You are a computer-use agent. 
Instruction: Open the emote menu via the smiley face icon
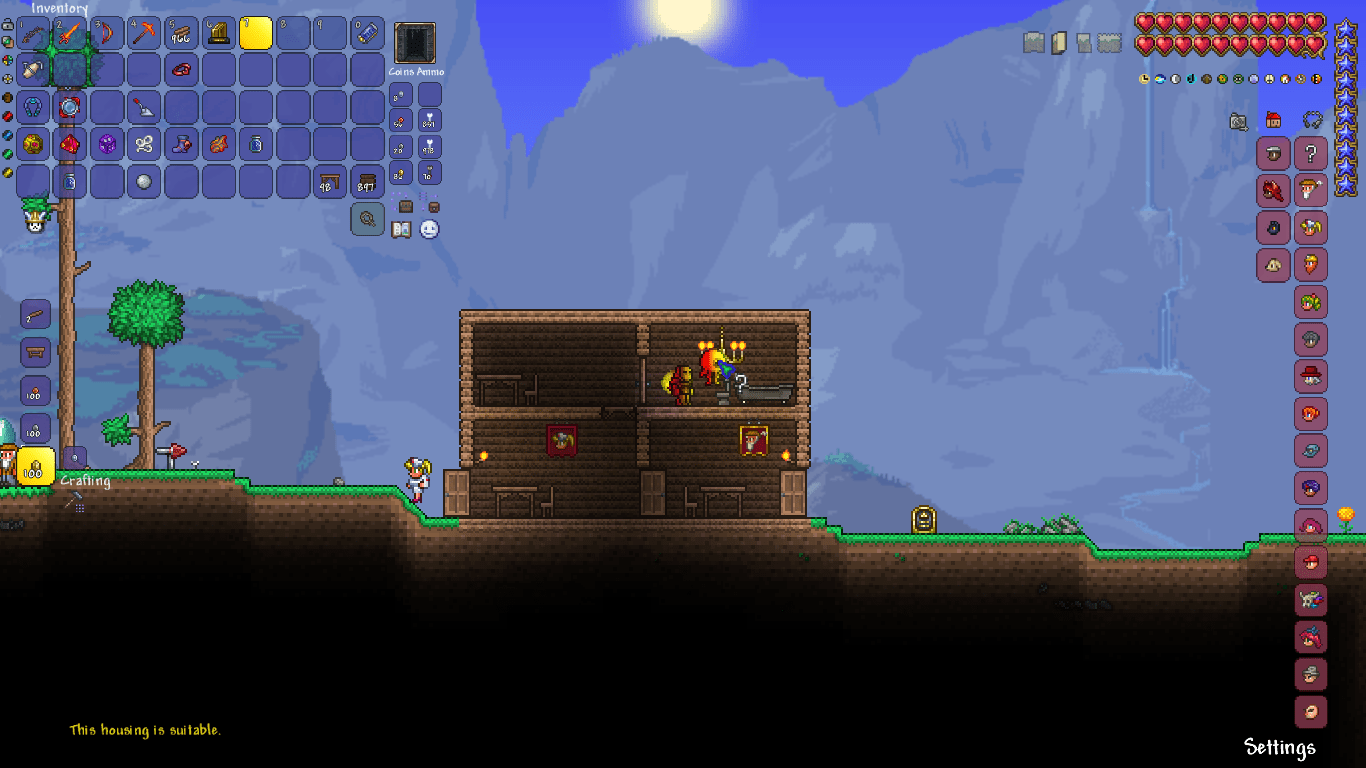point(429,229)
